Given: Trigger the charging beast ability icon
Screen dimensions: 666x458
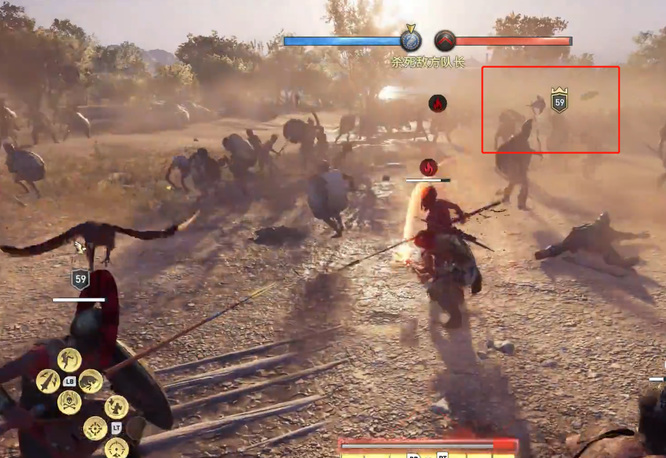Looking at the screenshot, I should [x=90, y=380].
